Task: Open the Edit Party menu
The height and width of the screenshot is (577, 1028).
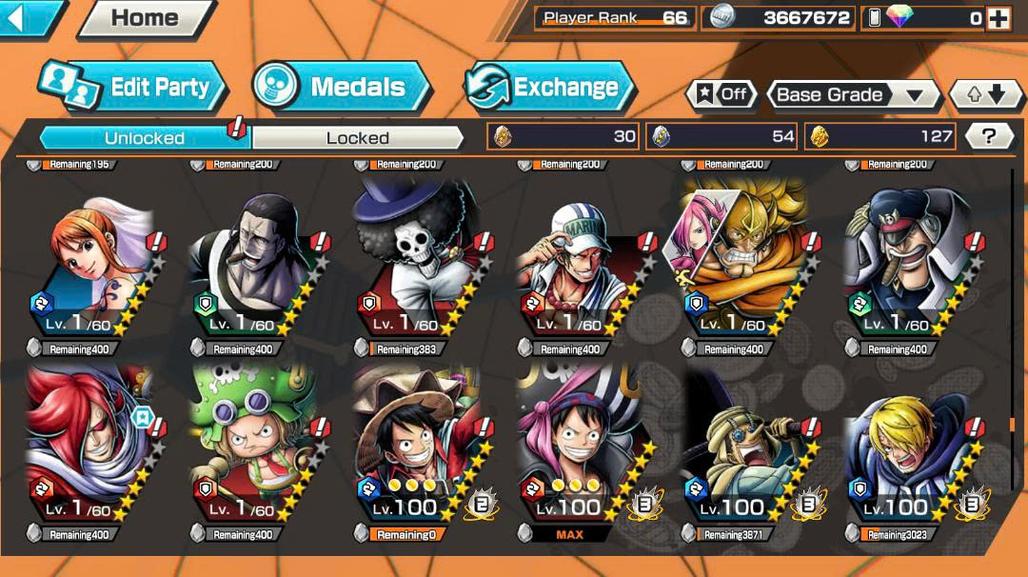Action: click(132, 87)
